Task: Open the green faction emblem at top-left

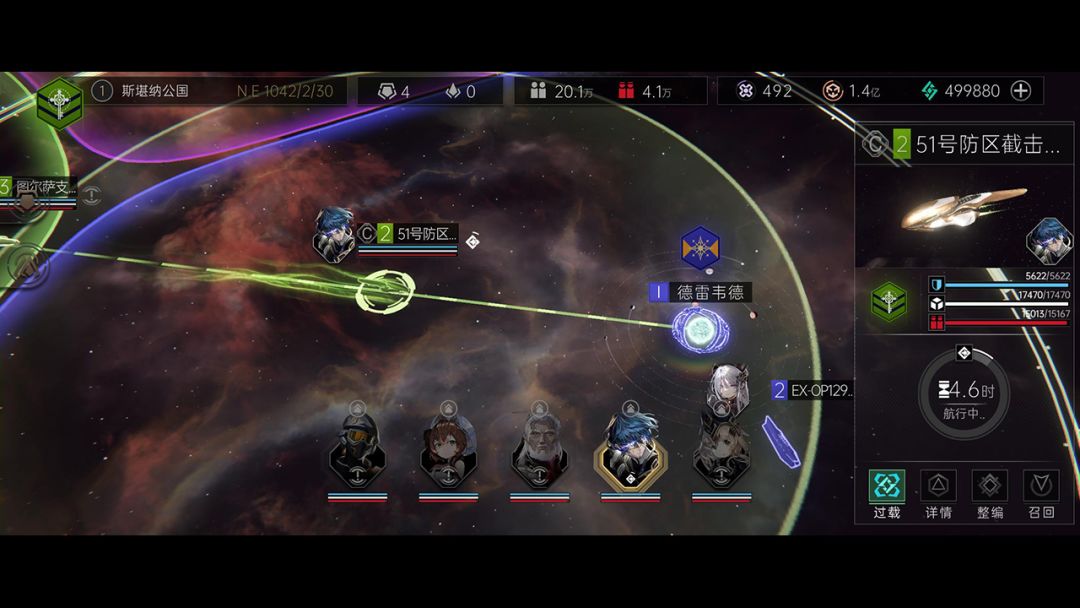Action: 59,102
